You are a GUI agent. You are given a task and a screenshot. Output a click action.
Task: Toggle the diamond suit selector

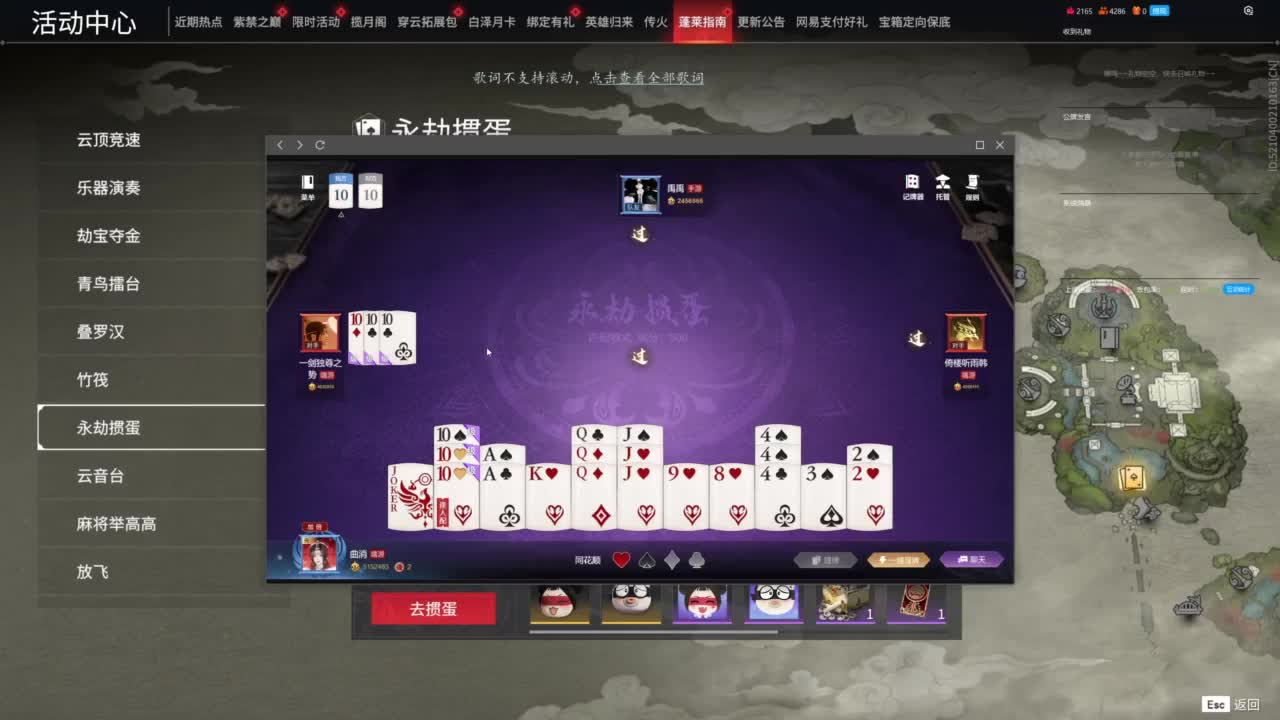pyautogui.click(x=670, y=559)
